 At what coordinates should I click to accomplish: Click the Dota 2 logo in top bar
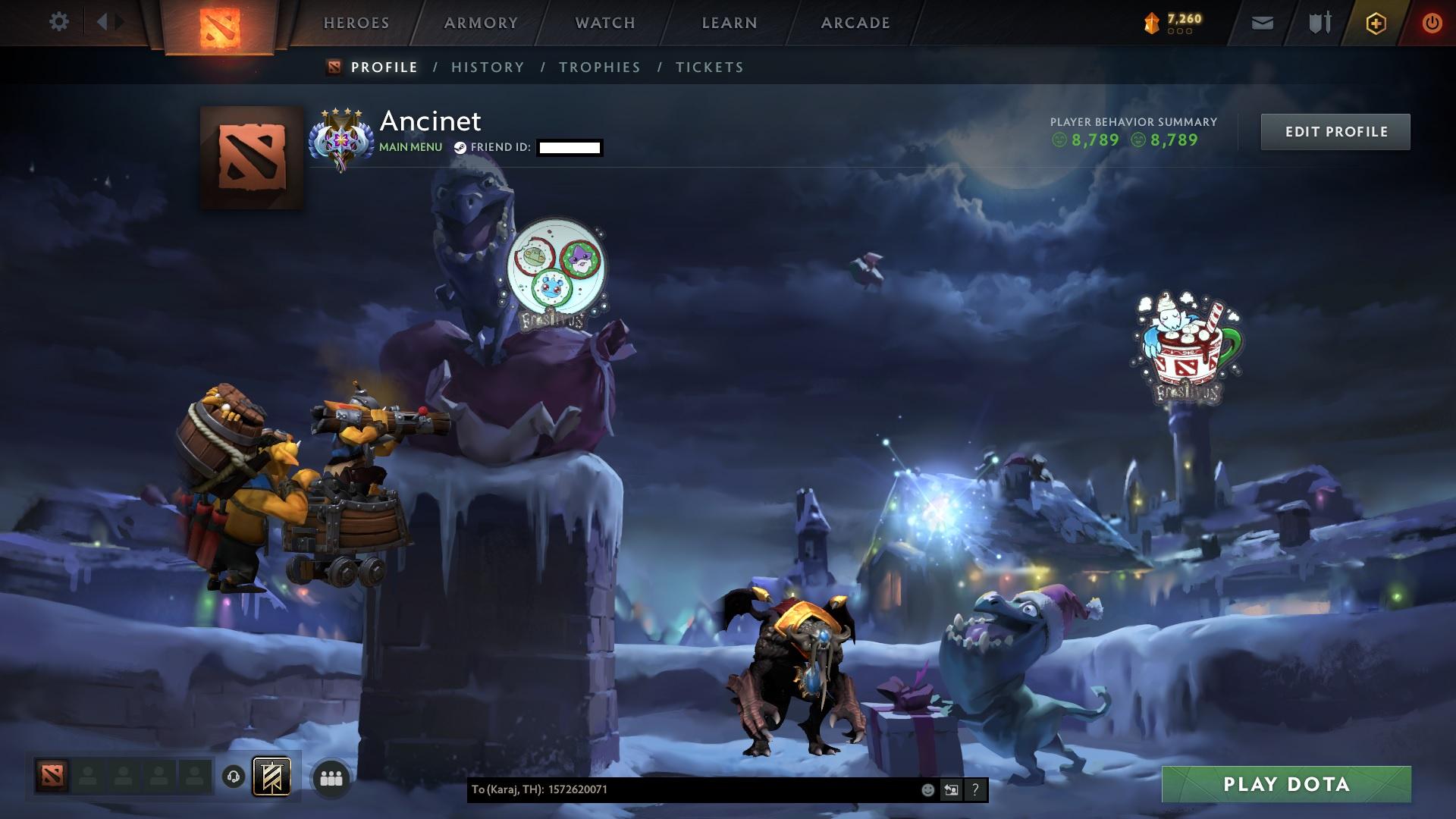(x=220, y=27)
